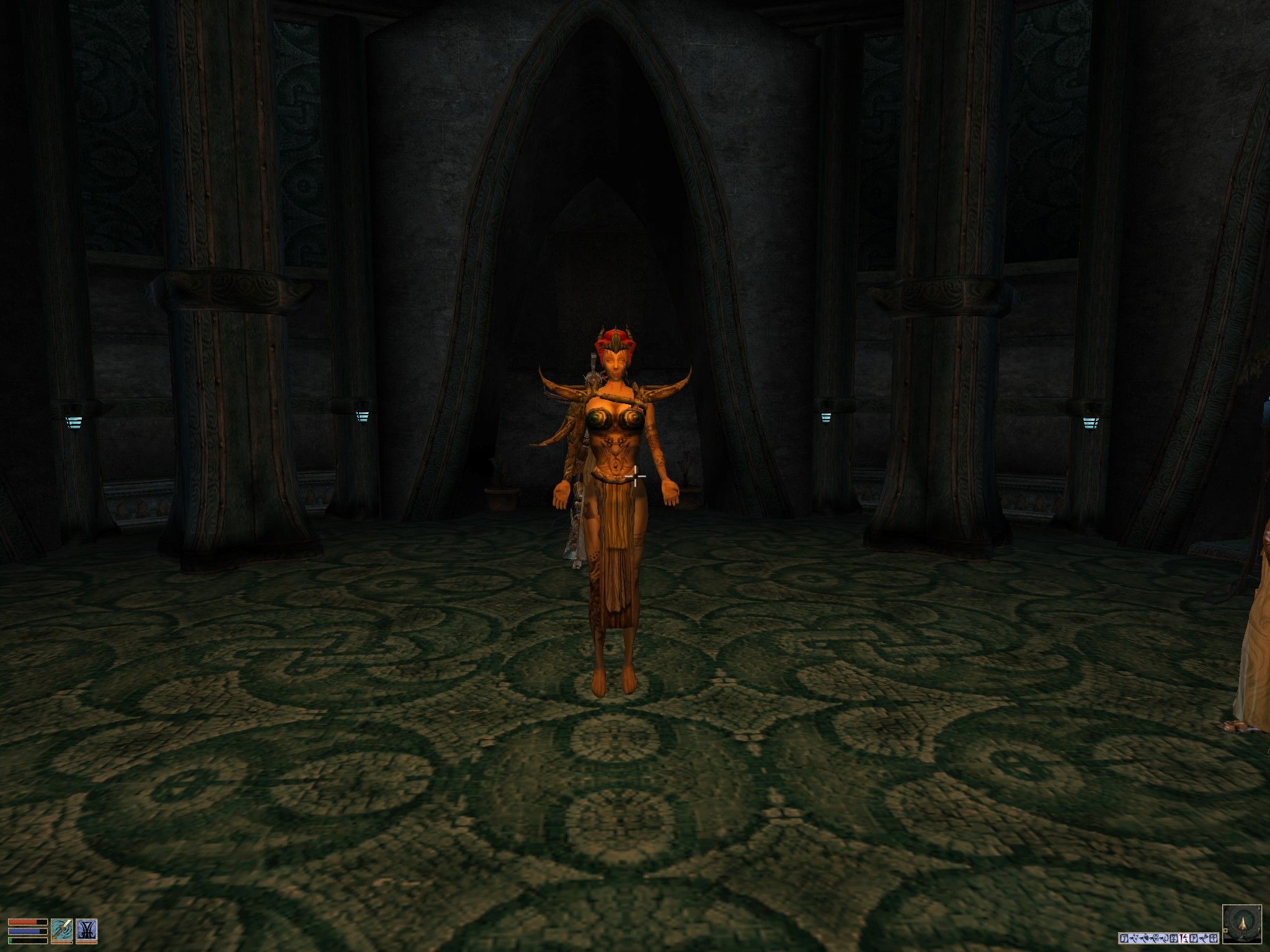Click the compass in the bottom-right corner

pos(1243,924)
